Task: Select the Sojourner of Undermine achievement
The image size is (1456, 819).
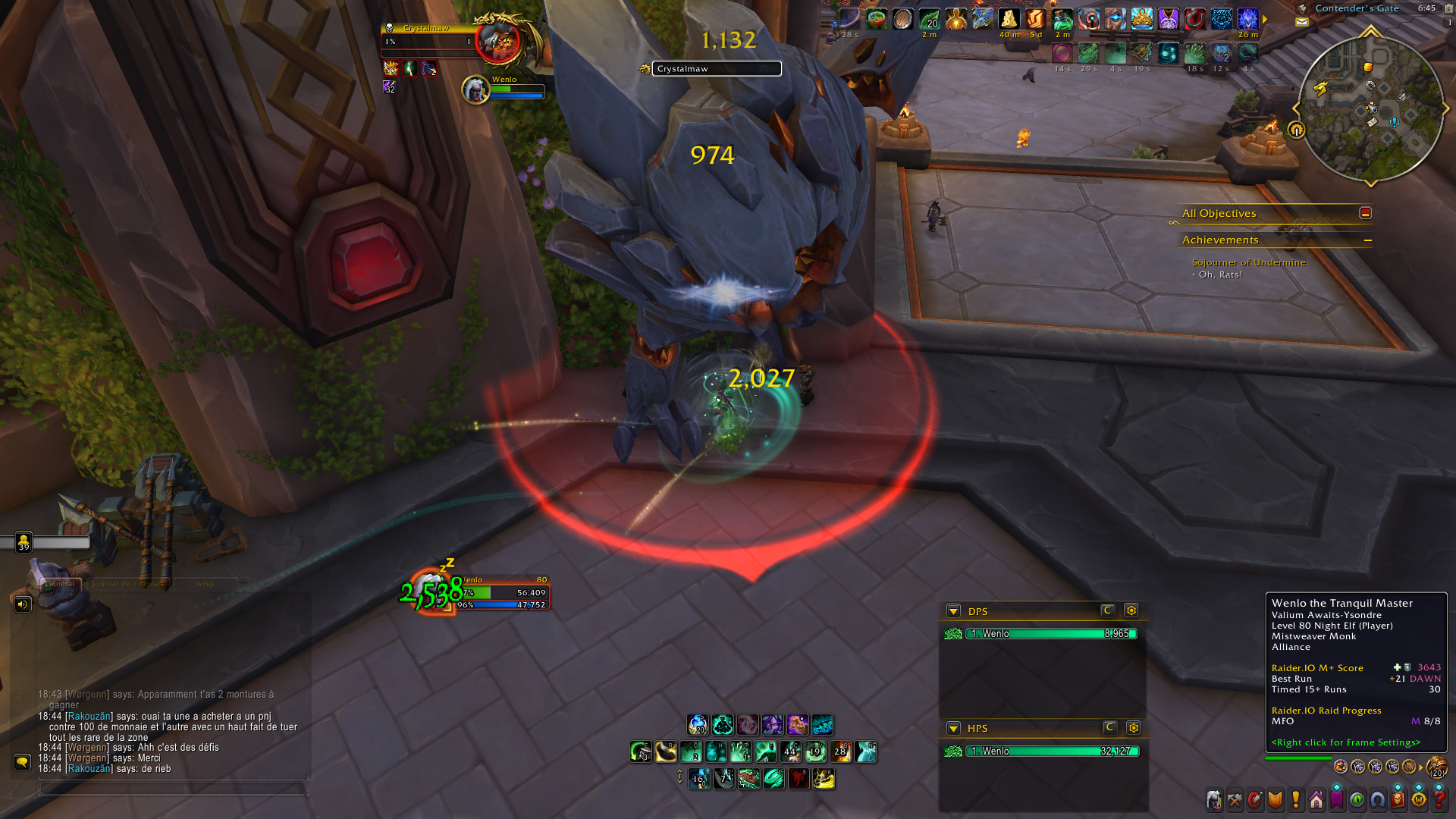Action: [x=1248, y=262]
